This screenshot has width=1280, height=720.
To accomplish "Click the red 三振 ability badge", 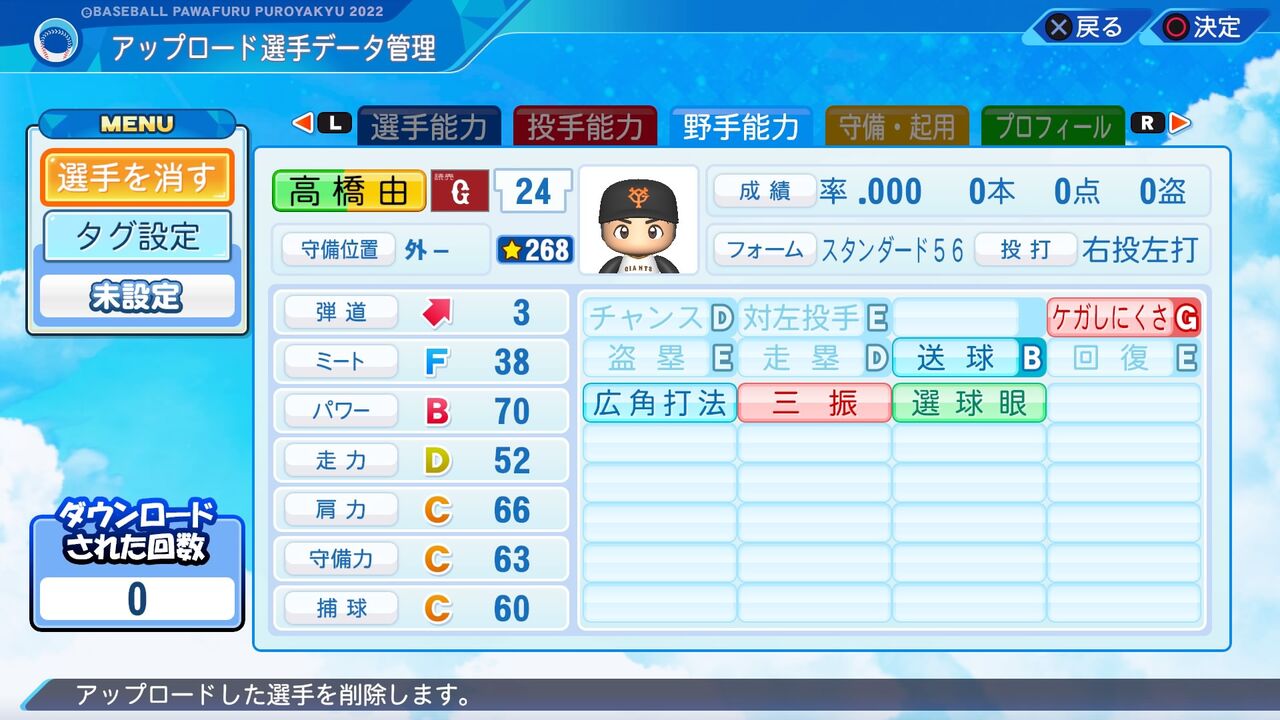I will (814, 402).
